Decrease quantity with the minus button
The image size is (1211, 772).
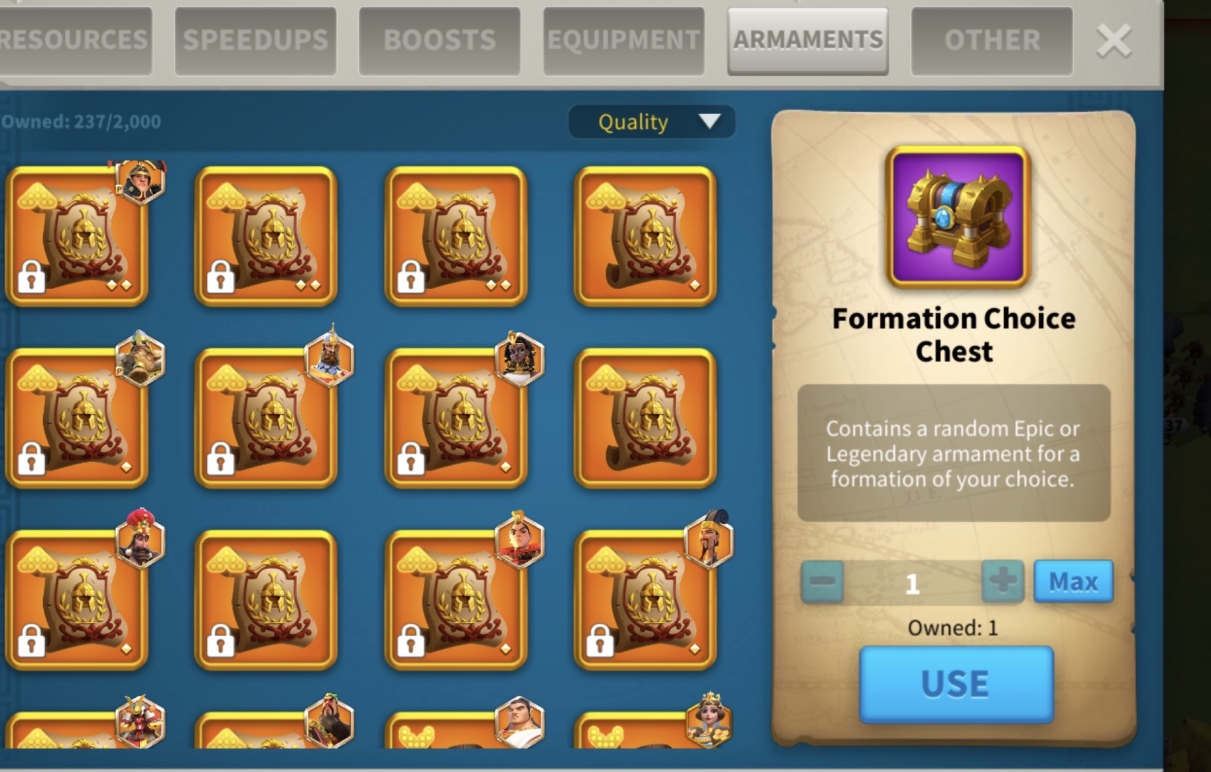point(822,581)
